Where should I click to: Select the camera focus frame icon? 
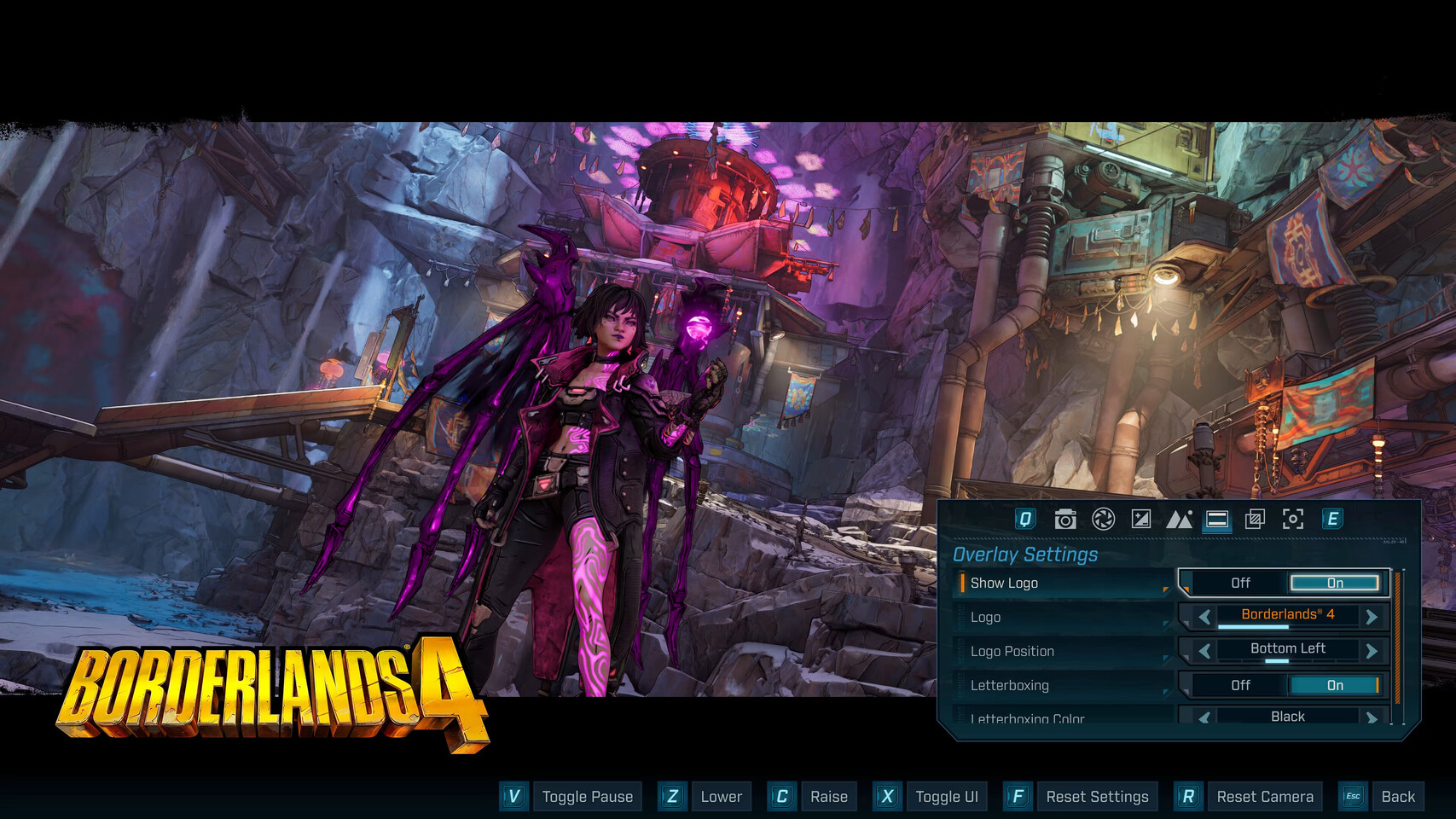click(x=1295, y=519)
